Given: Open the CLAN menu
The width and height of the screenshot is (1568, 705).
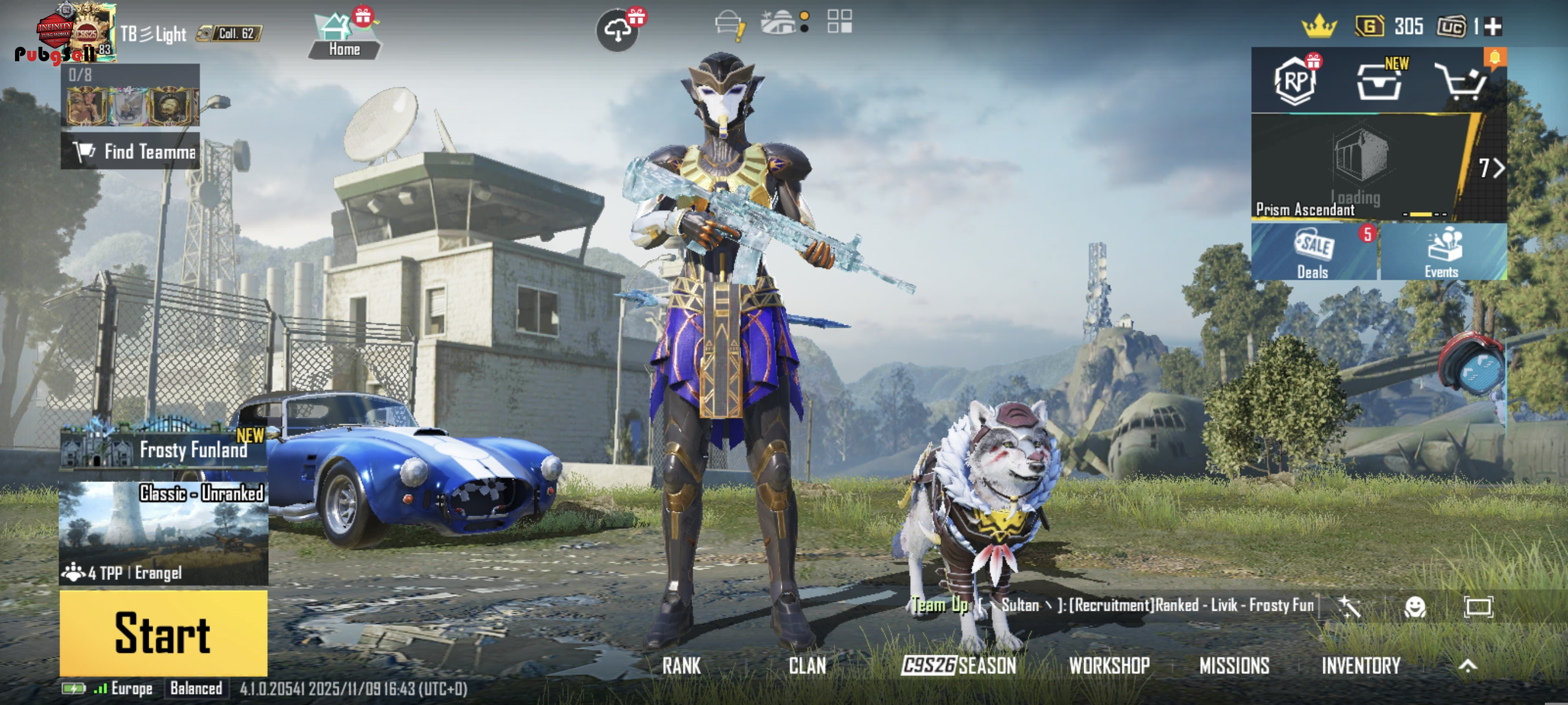Looking at the screenshot, I should [807, 666].
